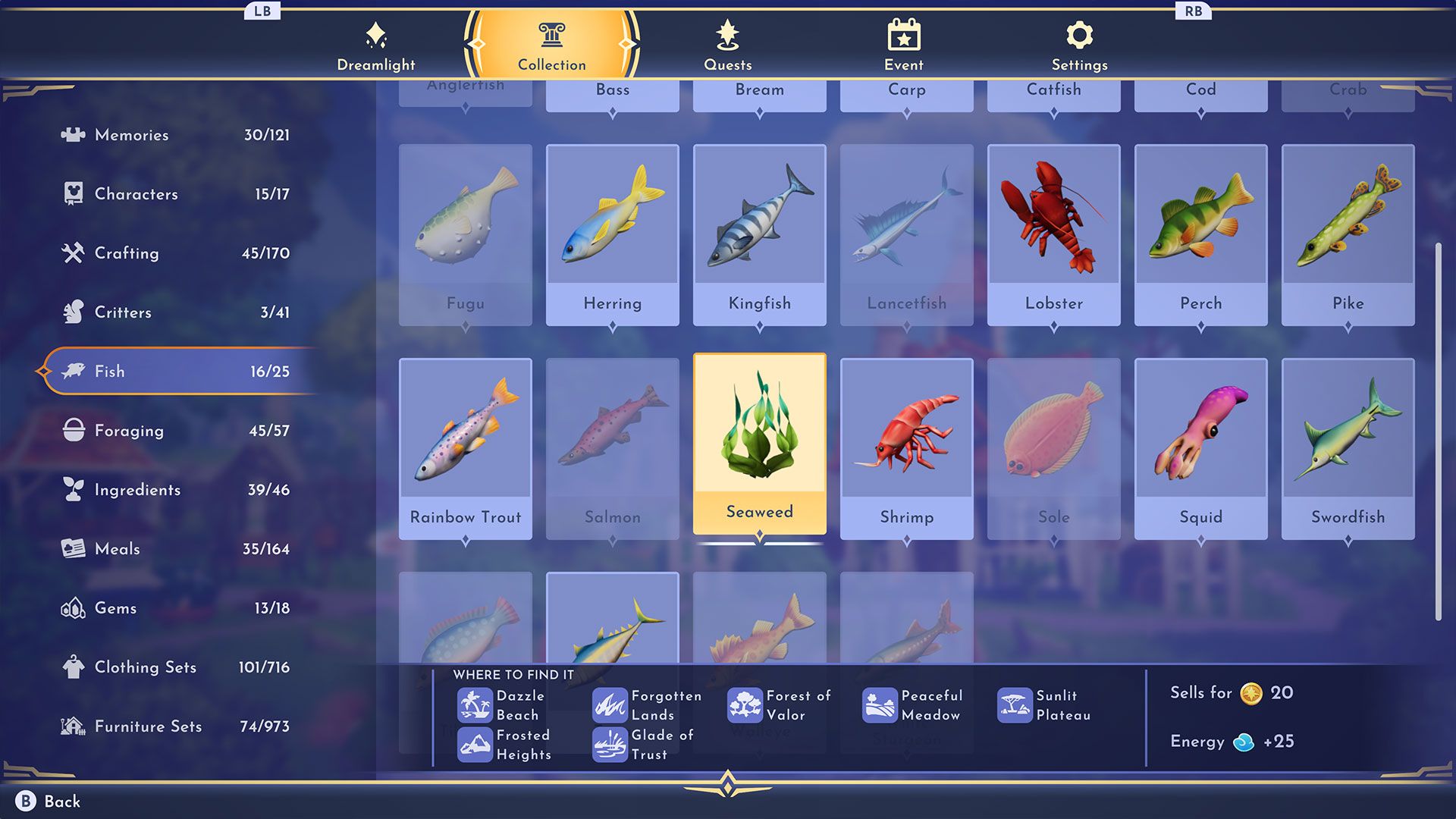Switch to the Quests tab
This screenshot has width=1456, height=819.
click(727, 33)
